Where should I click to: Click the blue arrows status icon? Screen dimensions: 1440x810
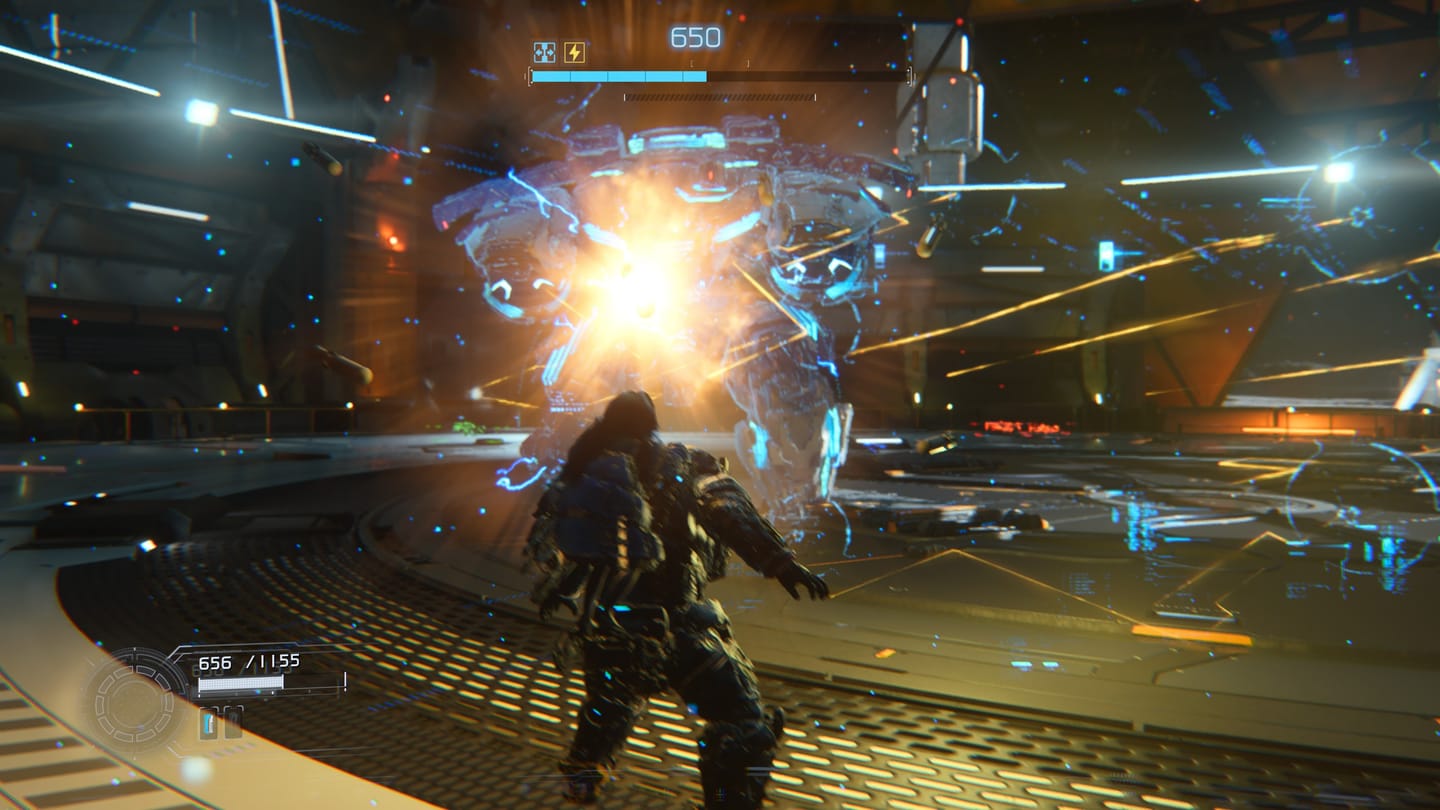pyautogui.click(x=544, y=52)
